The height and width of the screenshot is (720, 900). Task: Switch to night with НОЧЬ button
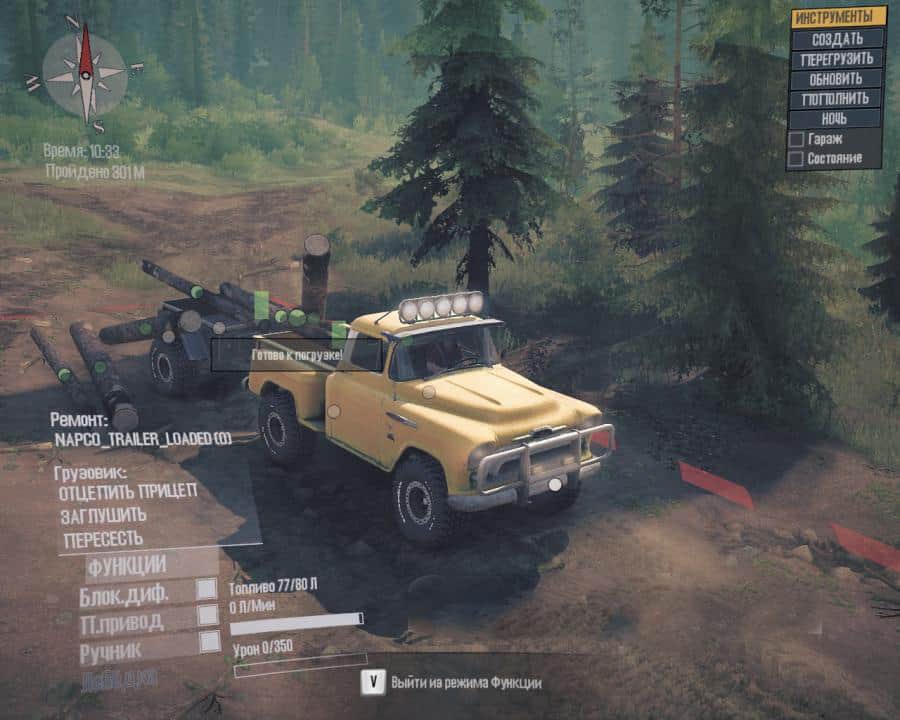838,119
